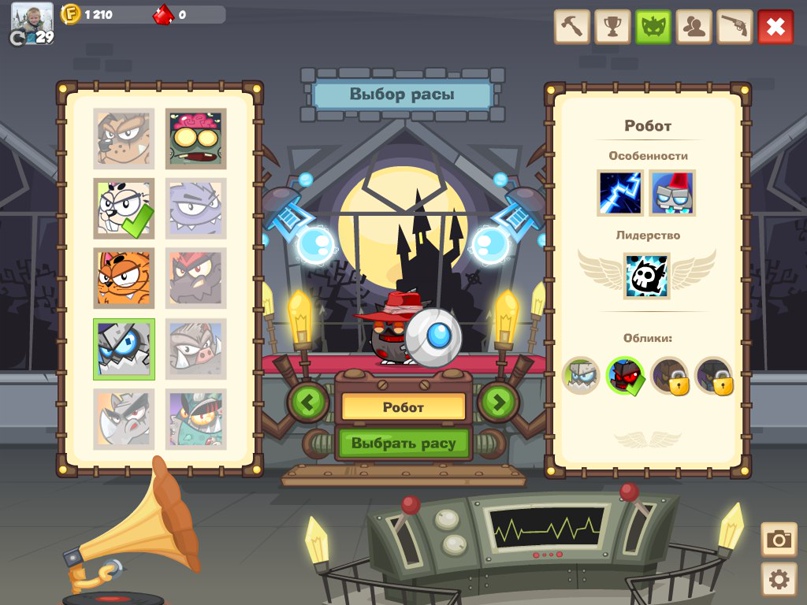This screenshot has width=807, height=605.
Task: Open the gear settings button
Action: coord(779,579)
